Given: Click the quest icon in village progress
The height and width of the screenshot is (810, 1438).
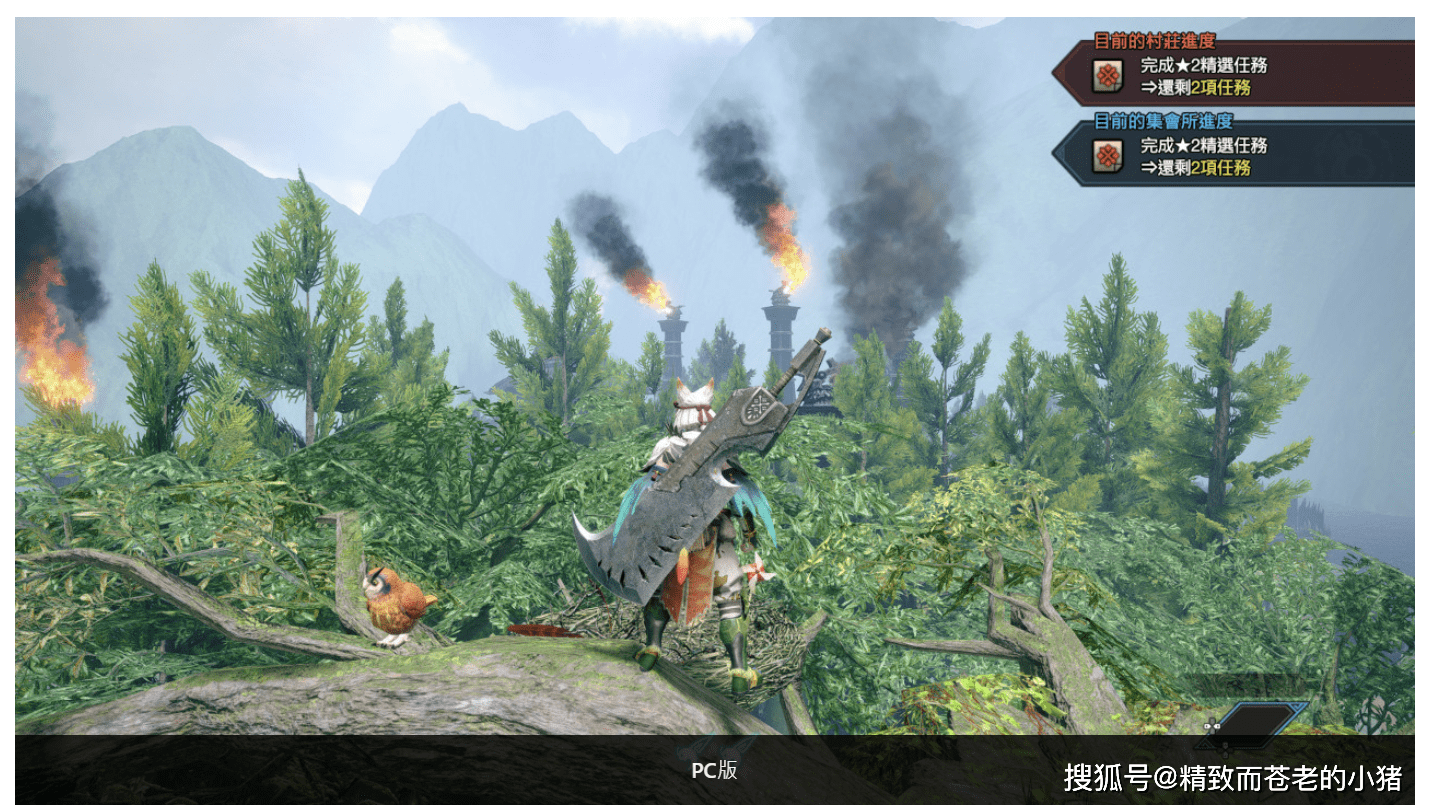Looking at the screenshot, I should tap(1106, 75).
